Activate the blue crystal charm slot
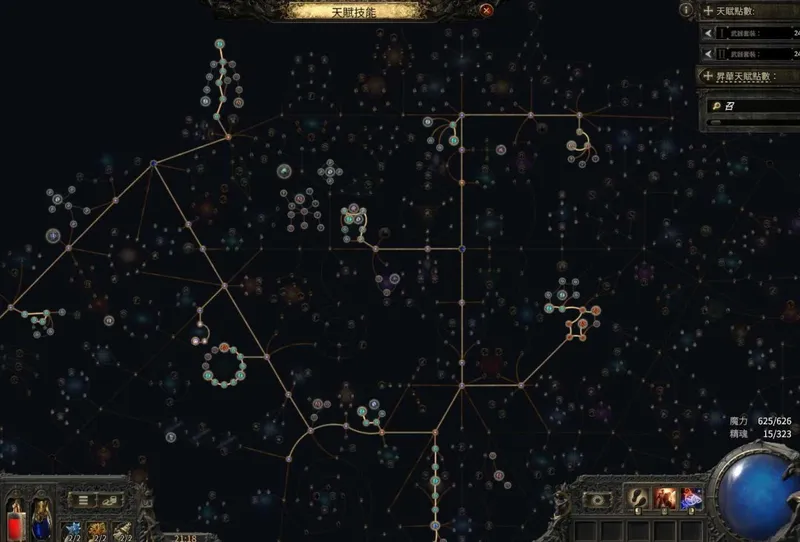The width and height of the screenshot is (800, 542). [73, 528]
